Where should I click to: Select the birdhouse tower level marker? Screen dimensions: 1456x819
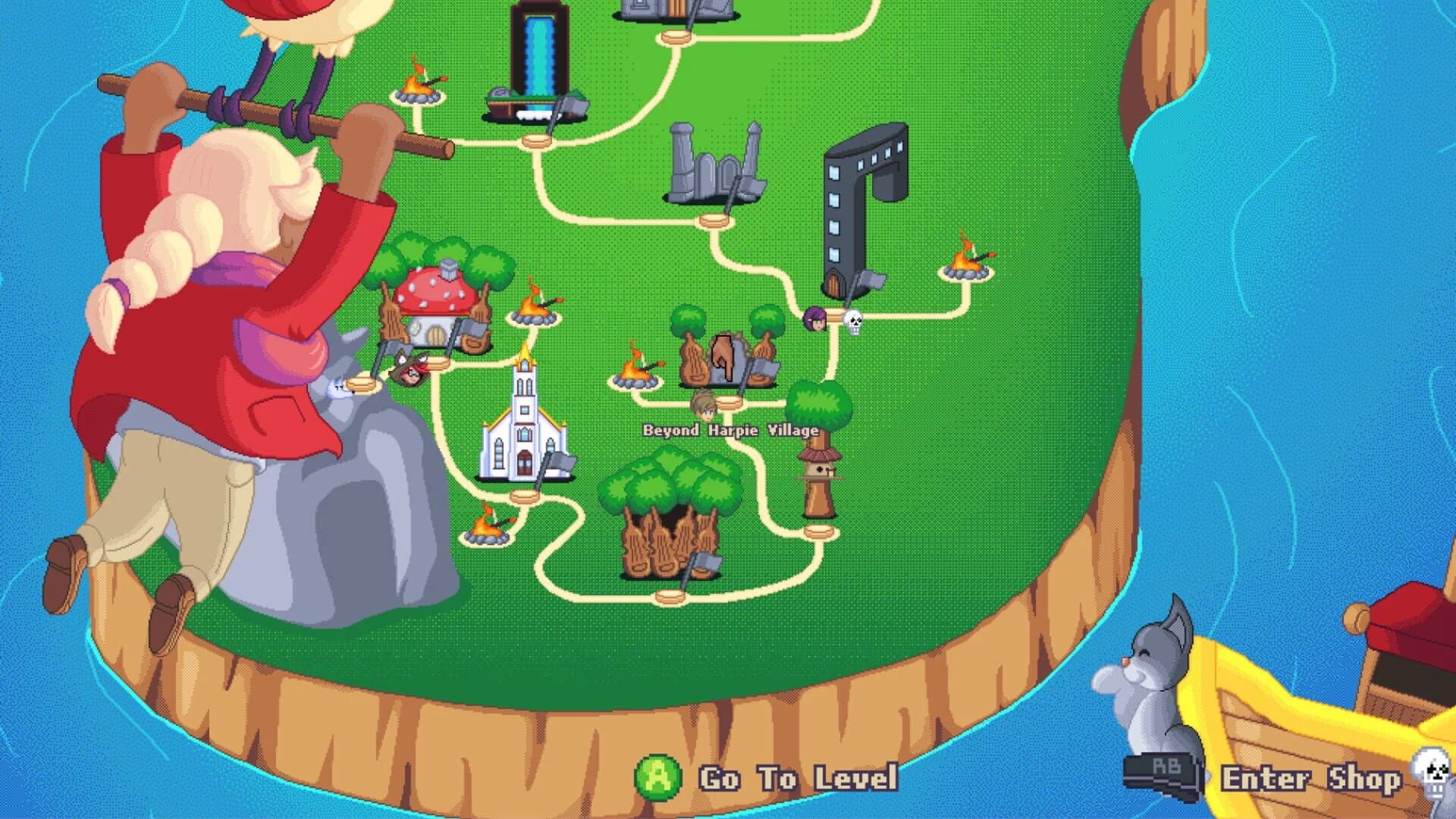click(819, 463)
